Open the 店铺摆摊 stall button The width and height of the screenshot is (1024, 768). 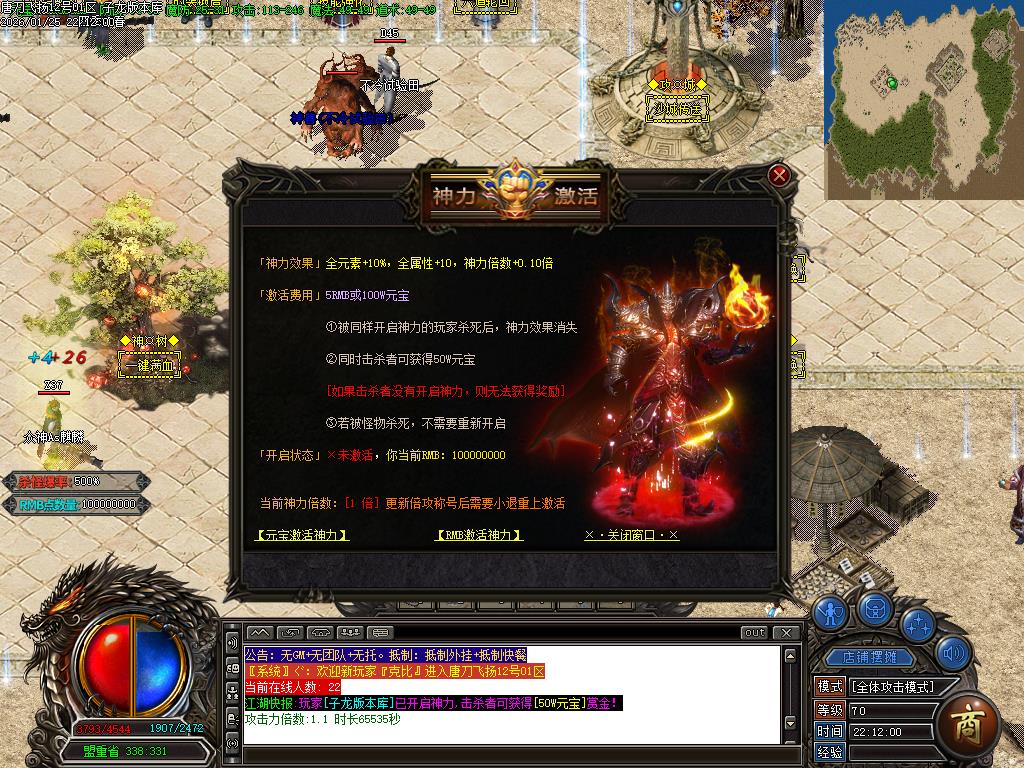tap(876, 657)
